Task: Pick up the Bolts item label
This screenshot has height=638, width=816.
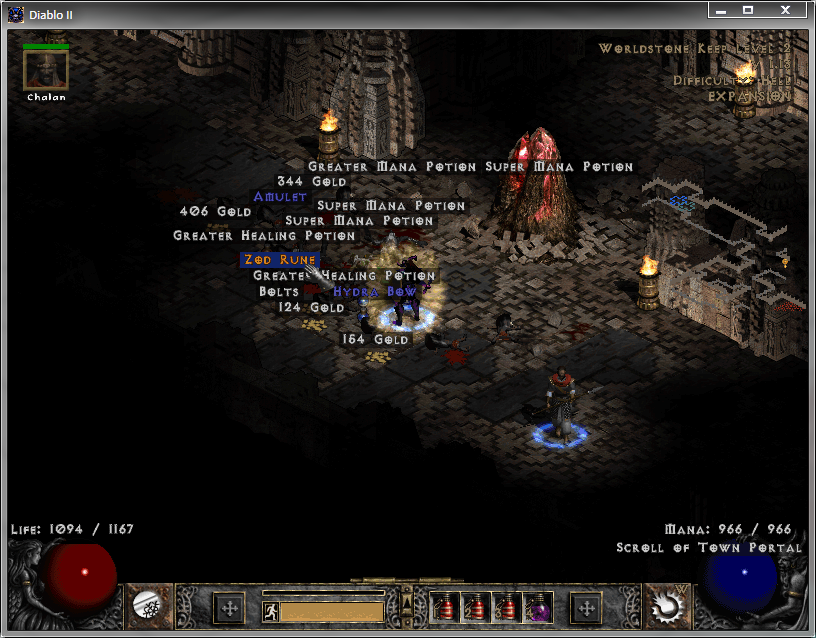Action: [279, 291]
